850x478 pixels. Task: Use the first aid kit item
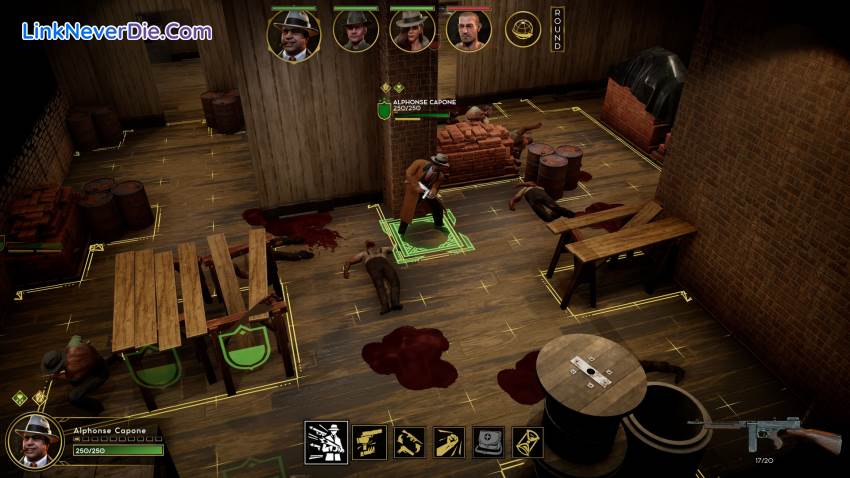(487, 442)
